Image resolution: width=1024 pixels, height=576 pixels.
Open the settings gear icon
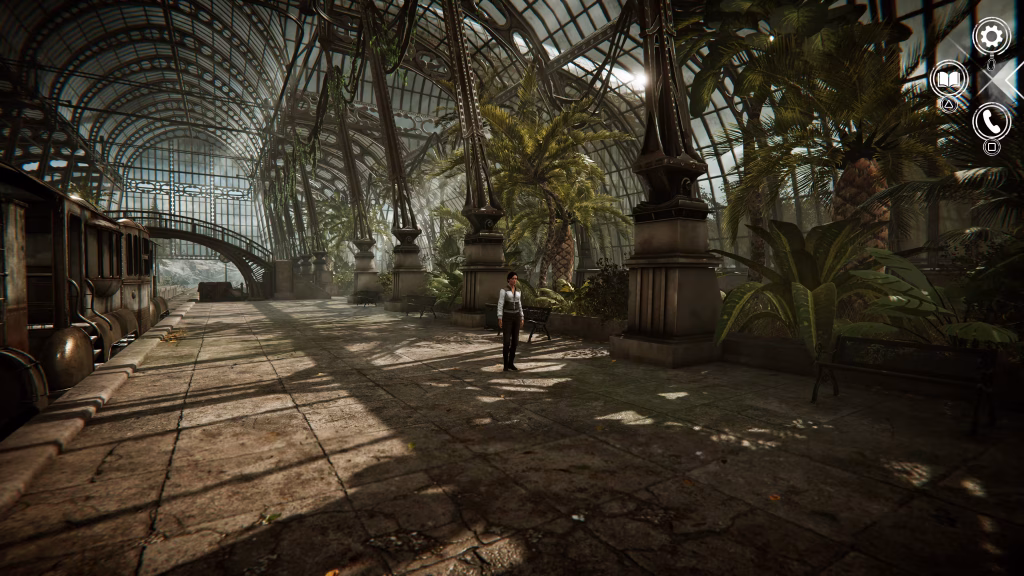[x=991, y=38]
